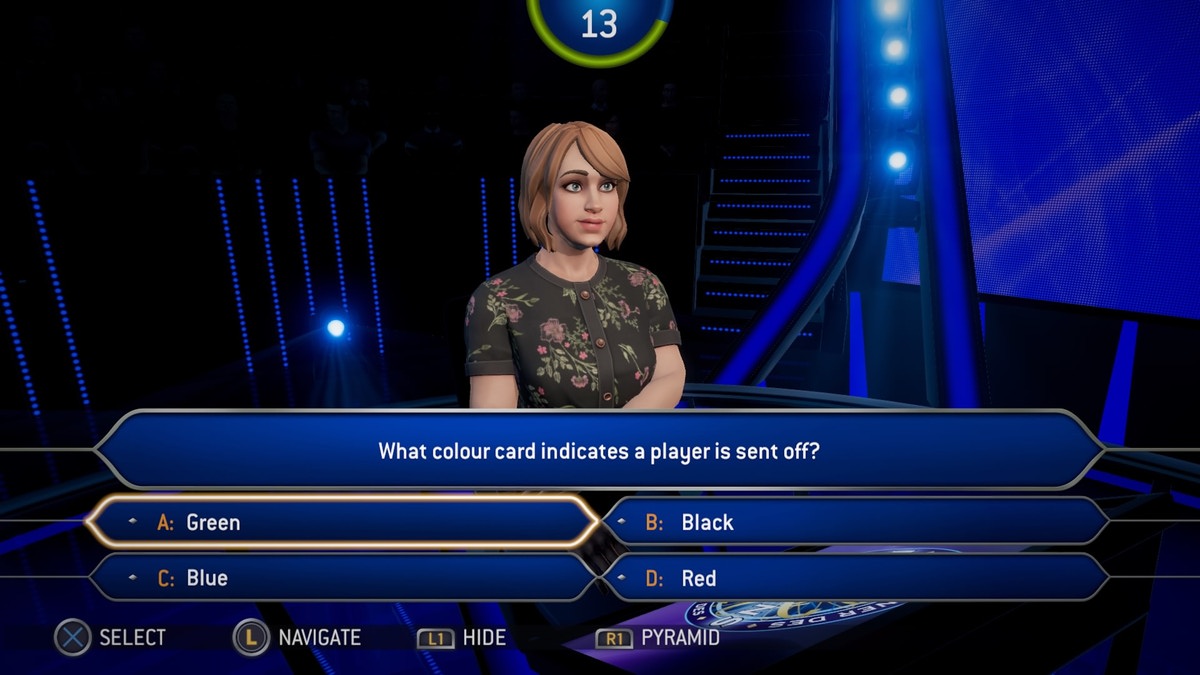The image size is (1200, 675).
Task: Choose answer A: Green
Action: pyautogui.click(x=340, y=522)
